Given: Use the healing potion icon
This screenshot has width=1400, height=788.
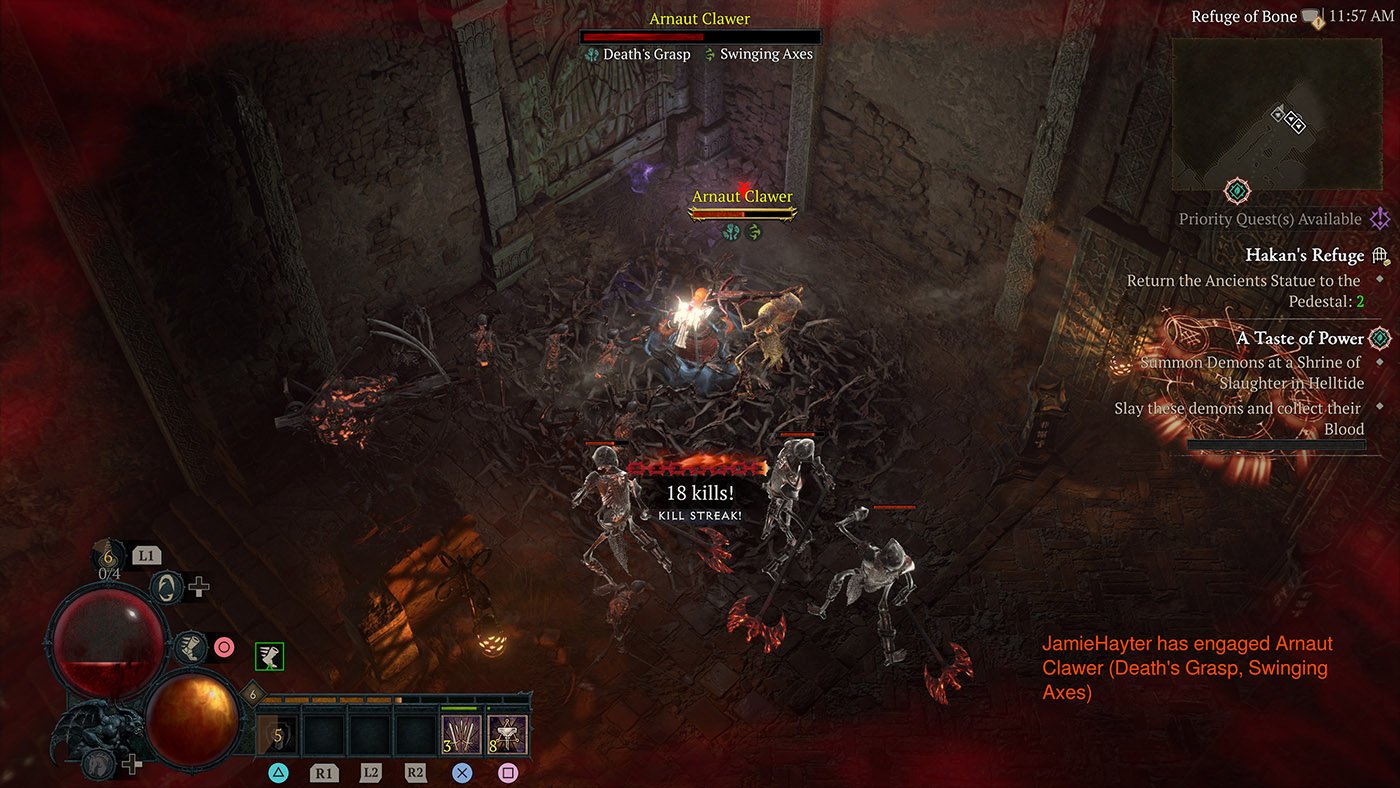Looking at the screenshot, I should click(106, 555).
